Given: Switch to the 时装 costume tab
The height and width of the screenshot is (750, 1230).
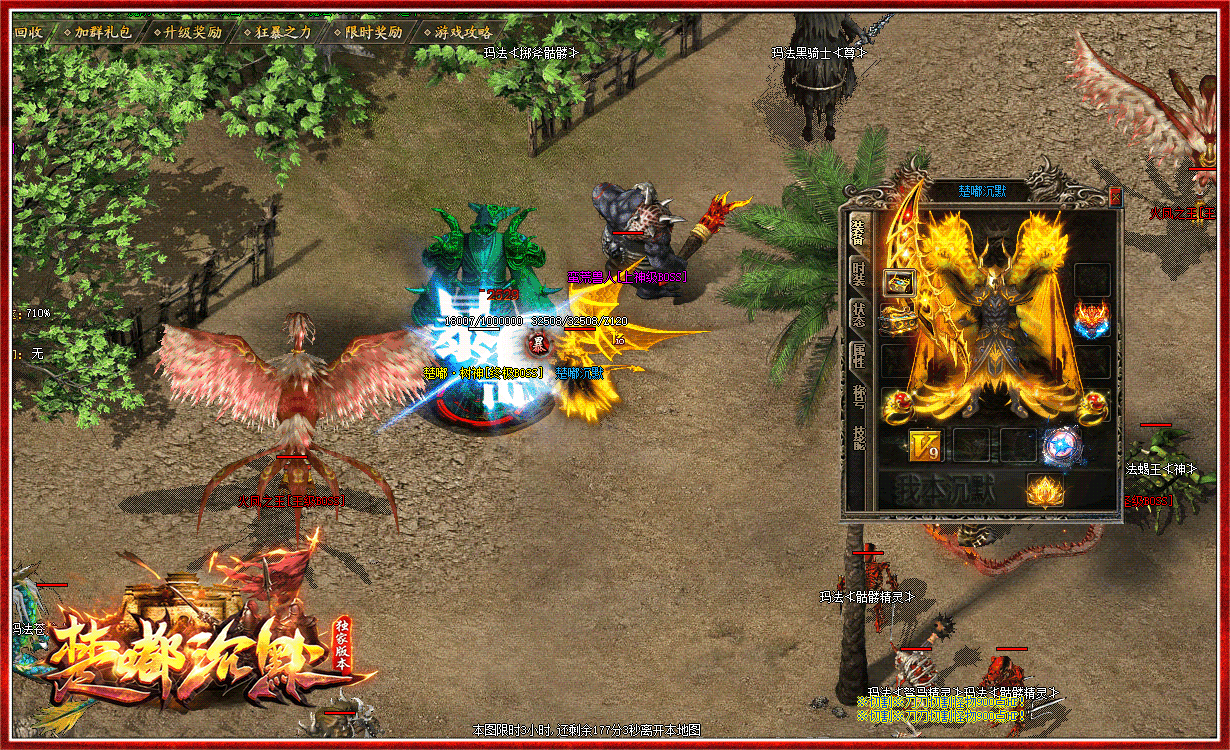Looking at the screenshot, I should click(858, 273).
